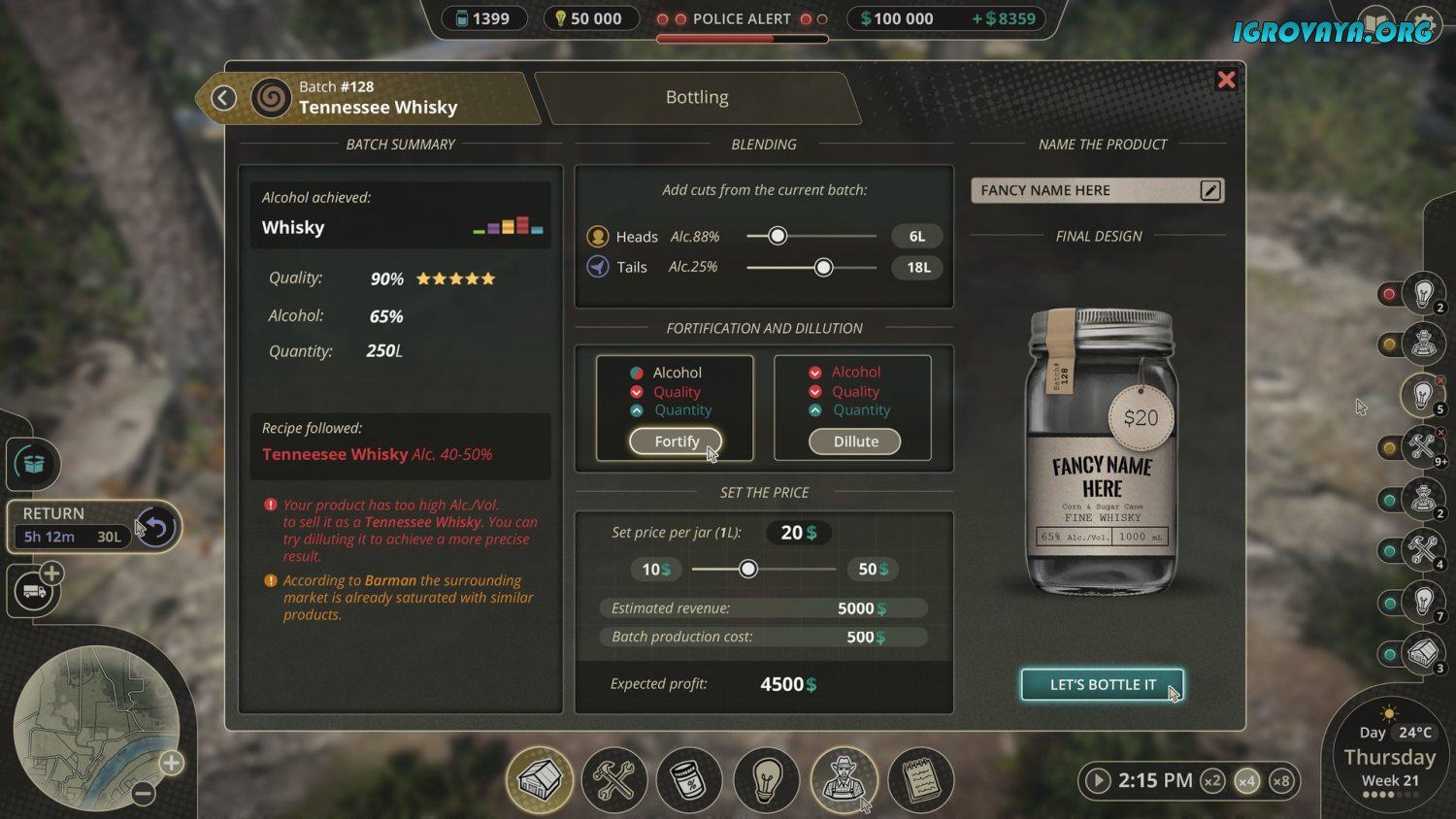The image size is (1456, 819).
Task: Open the wrench and hammer build menu
Action: tap(614, 779)
